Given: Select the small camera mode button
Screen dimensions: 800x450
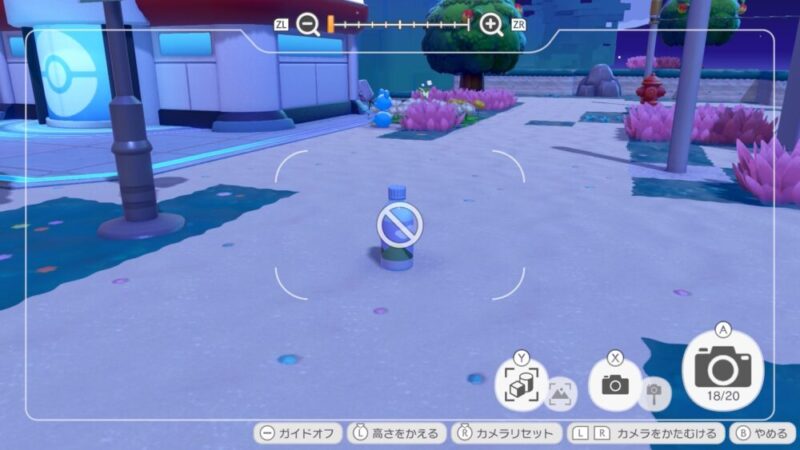Looking at the screenshot, I should [x=615, y=384].
